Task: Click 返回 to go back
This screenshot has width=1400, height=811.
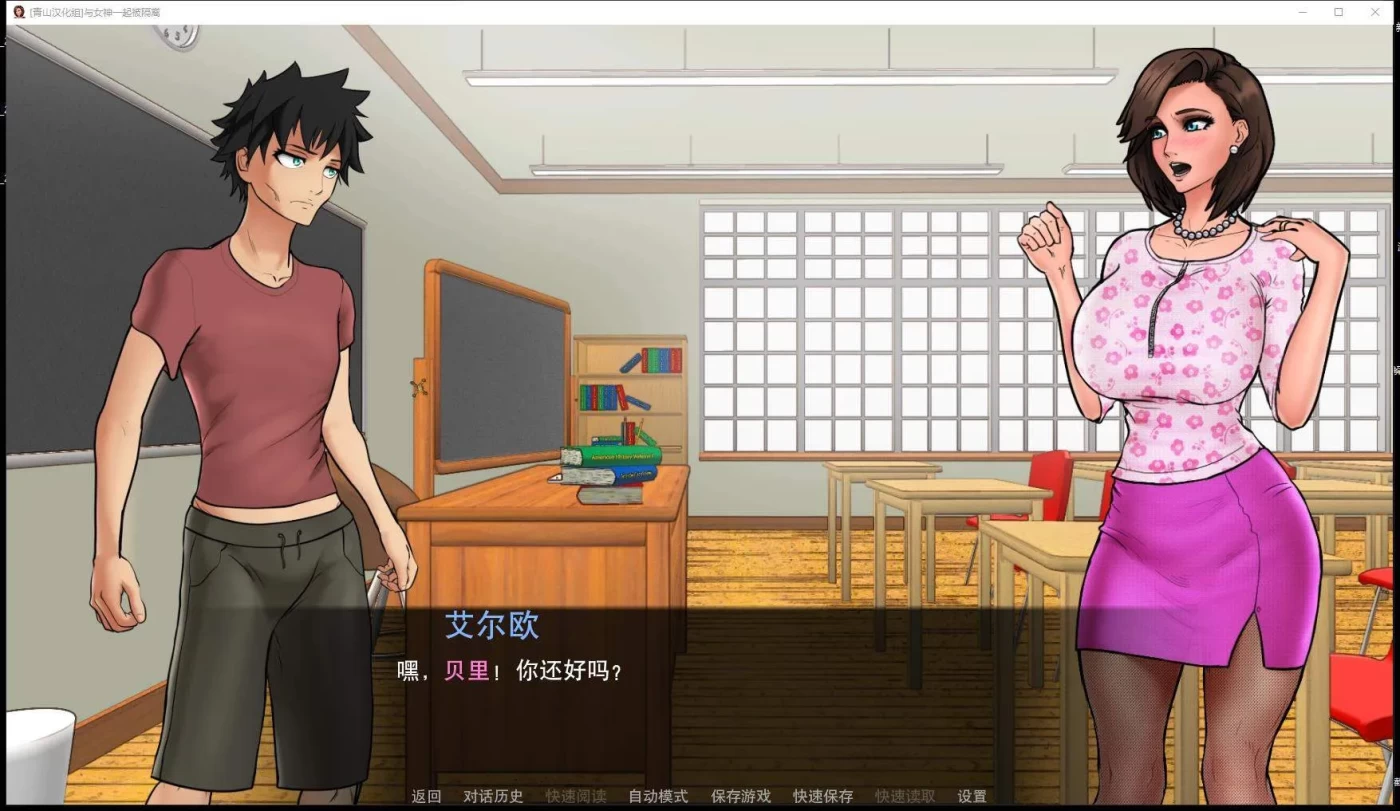Action: click(425, 796)
